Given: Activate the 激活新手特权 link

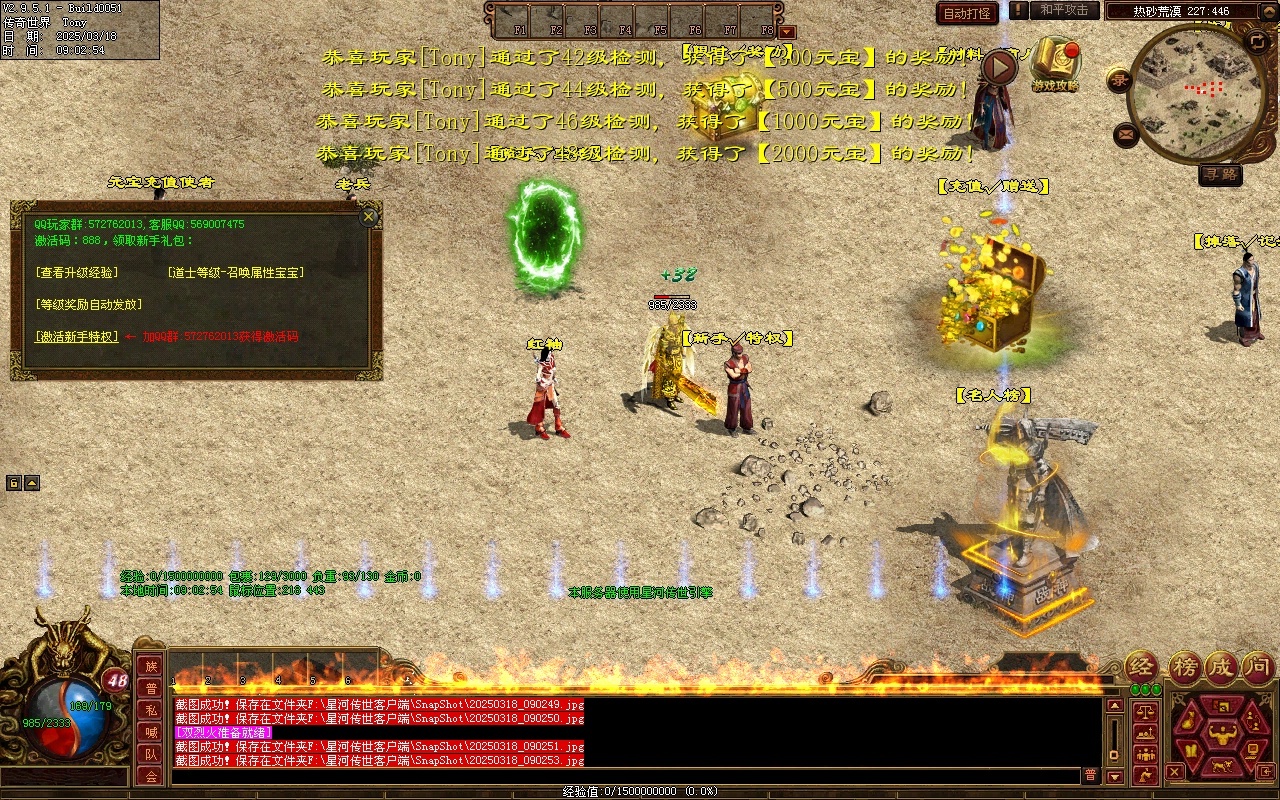Looking at the screenshot, I should click(76, 337).
